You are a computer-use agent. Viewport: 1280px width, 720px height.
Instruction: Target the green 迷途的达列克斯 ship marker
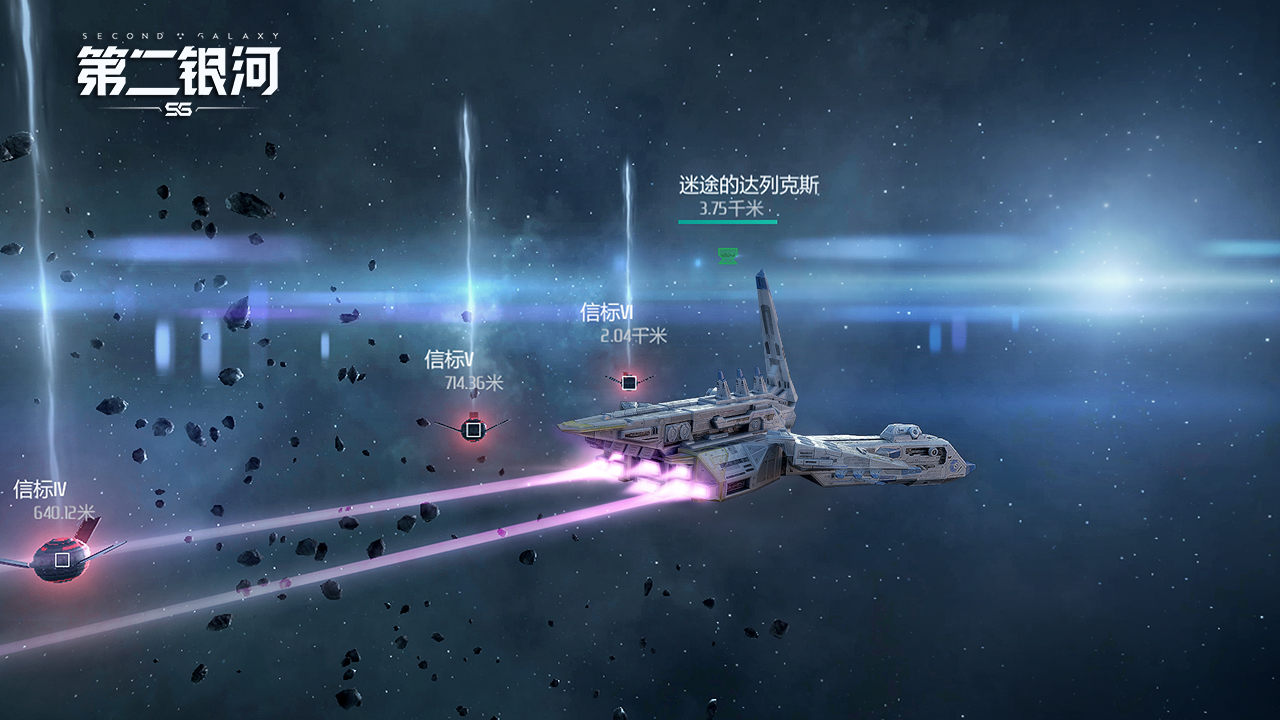click(728, 256)
